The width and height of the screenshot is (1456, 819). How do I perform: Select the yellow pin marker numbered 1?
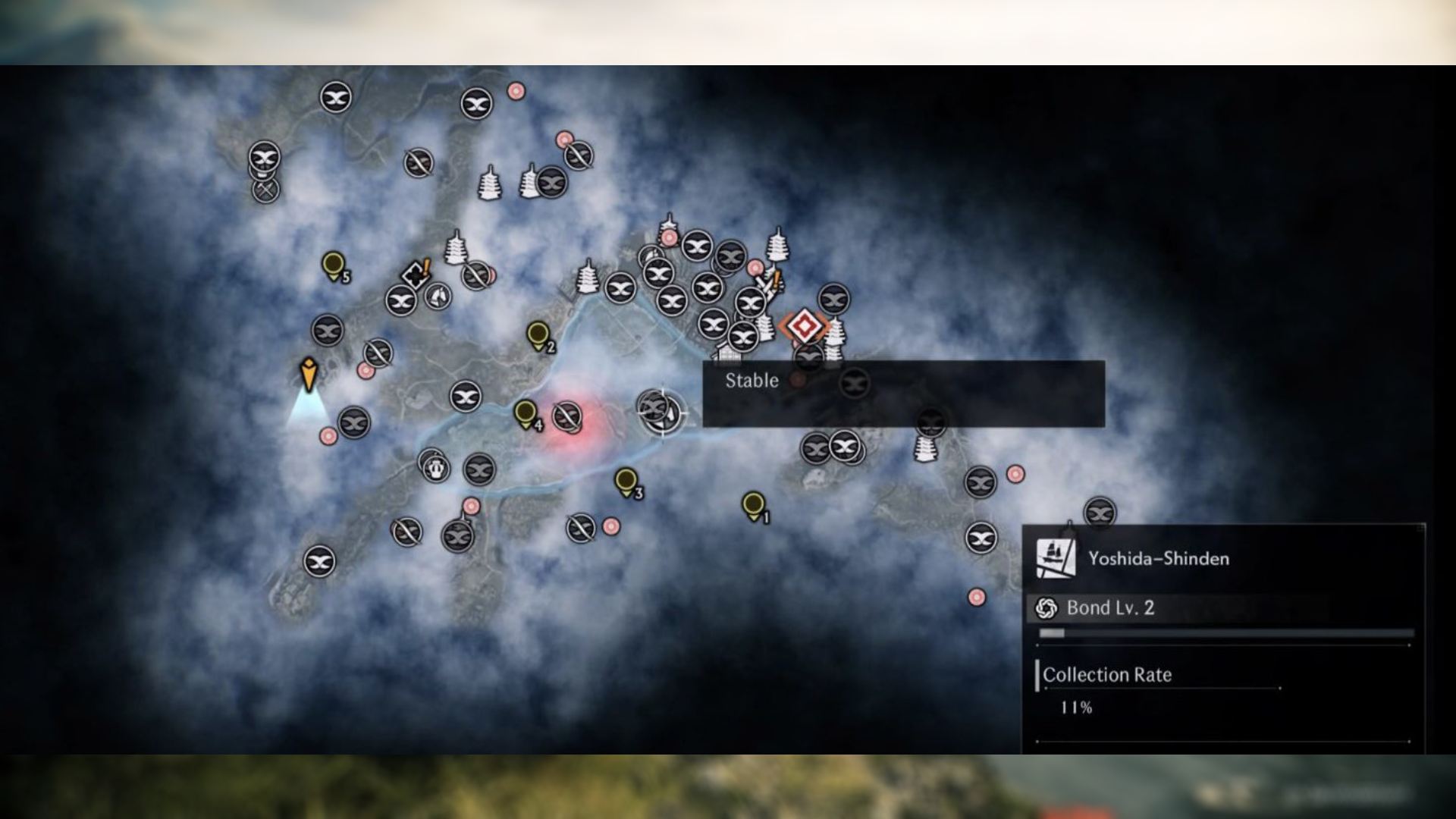click(753, 505)
